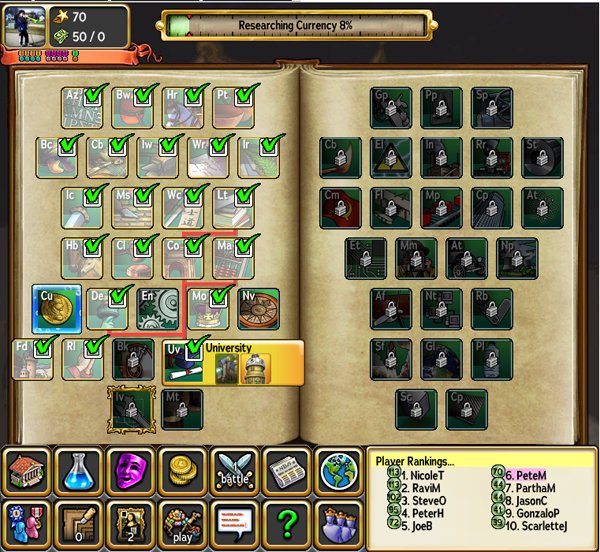Open the house city button

coord(26,471)
